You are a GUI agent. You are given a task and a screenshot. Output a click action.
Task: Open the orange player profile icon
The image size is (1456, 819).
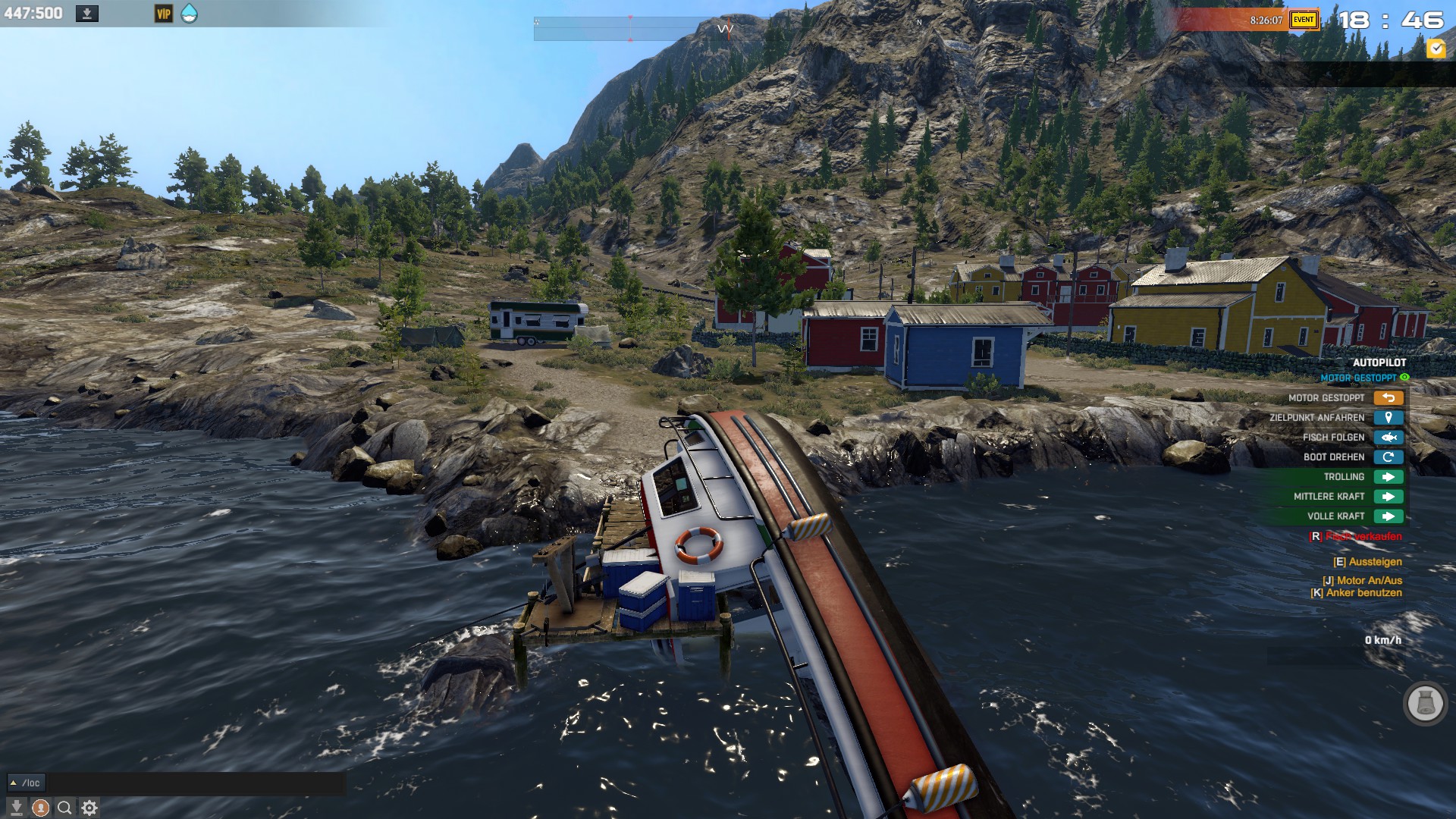(x=41, y=808)
